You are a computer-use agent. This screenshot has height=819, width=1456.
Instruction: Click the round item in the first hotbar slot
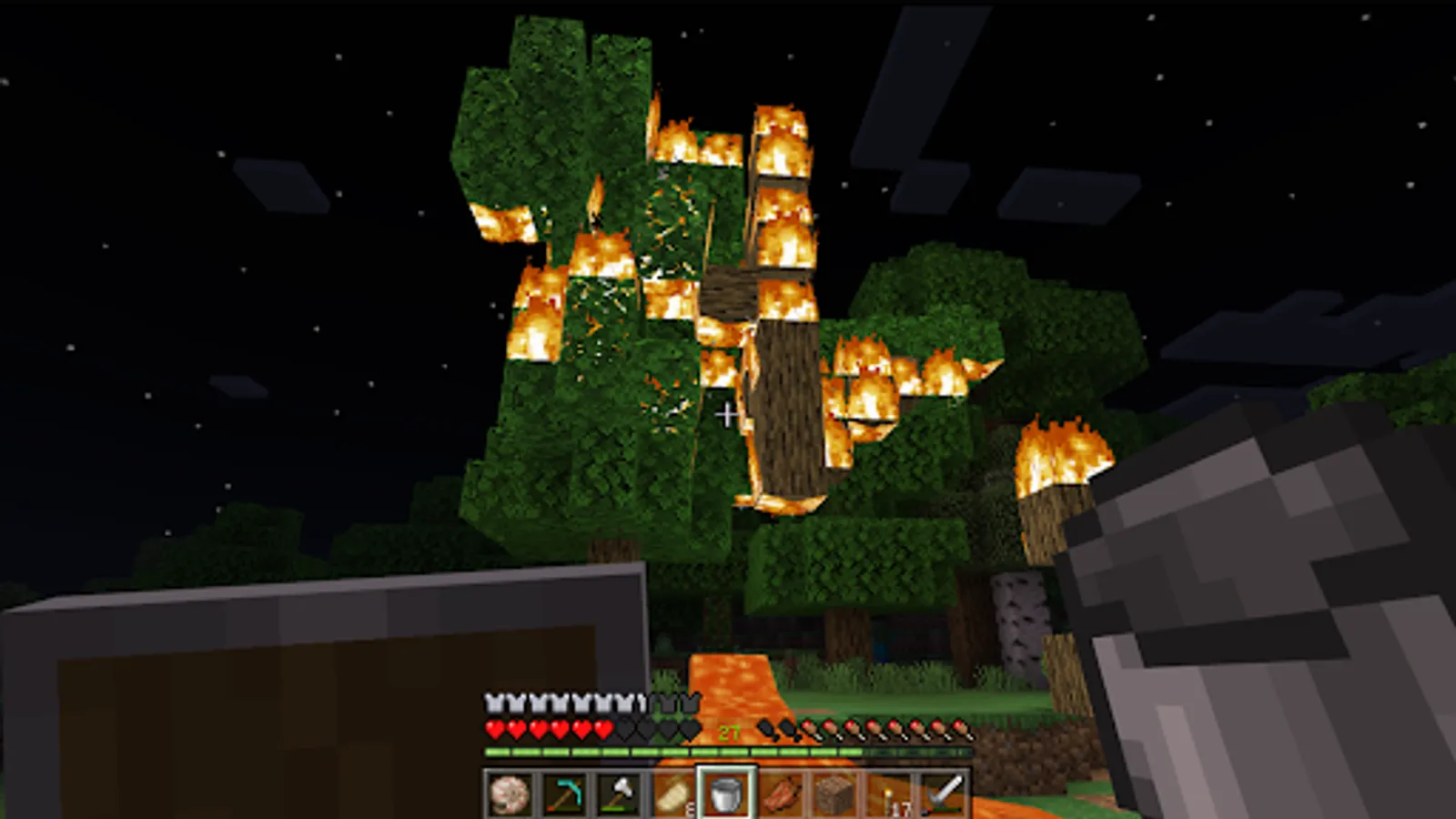pos(508,794)
